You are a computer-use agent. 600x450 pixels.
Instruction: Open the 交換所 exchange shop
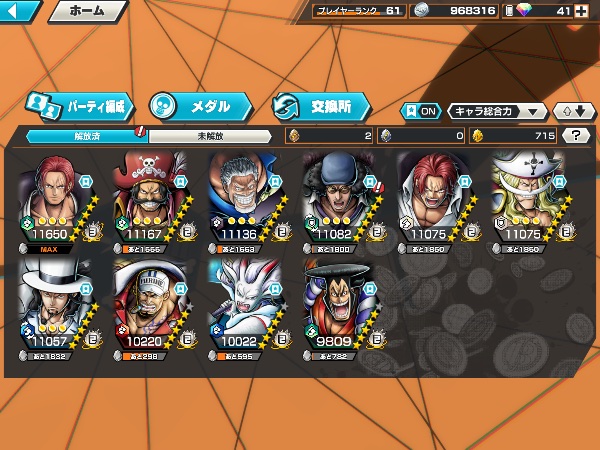[320, 105]
